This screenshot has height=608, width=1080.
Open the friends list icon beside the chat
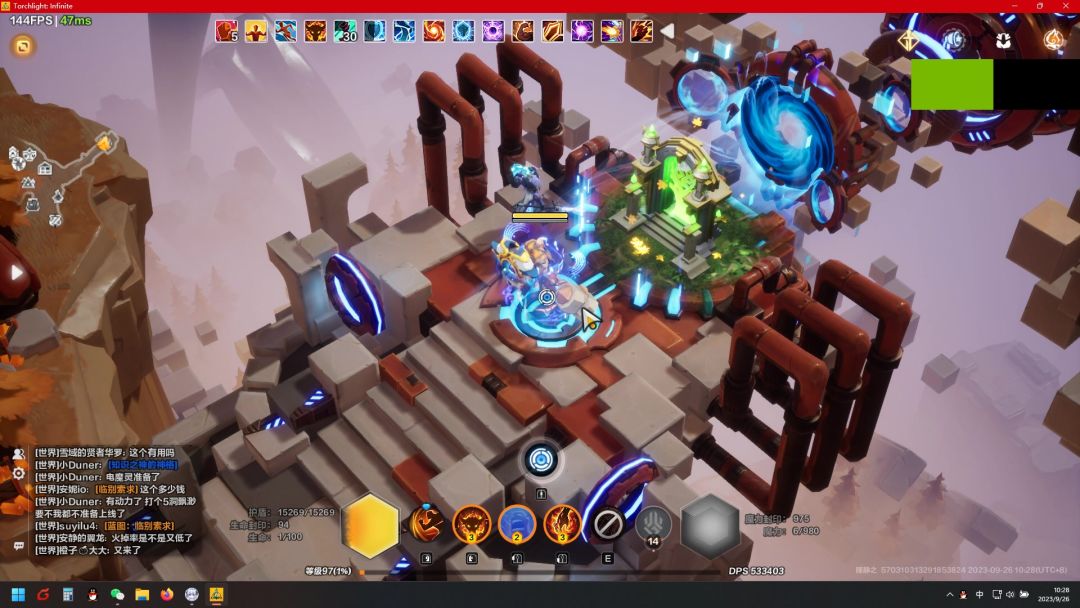click(x=18, y=454)
